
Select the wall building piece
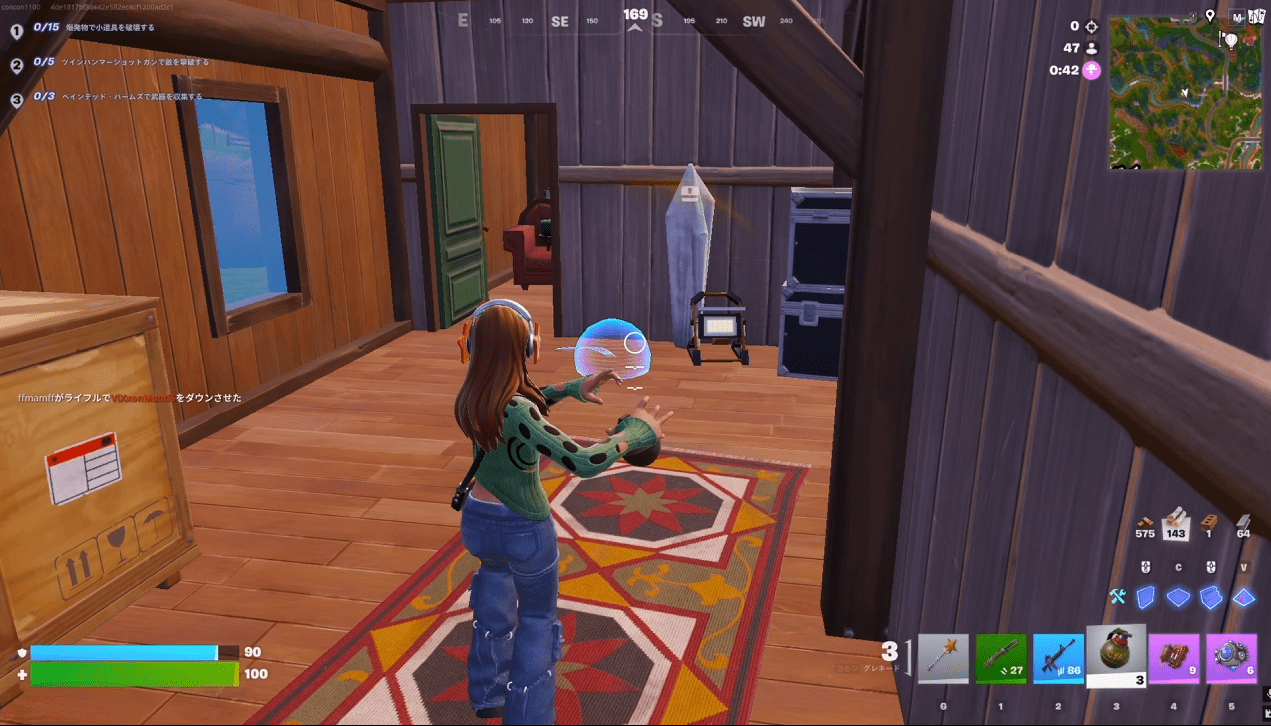click(1147, 597)
